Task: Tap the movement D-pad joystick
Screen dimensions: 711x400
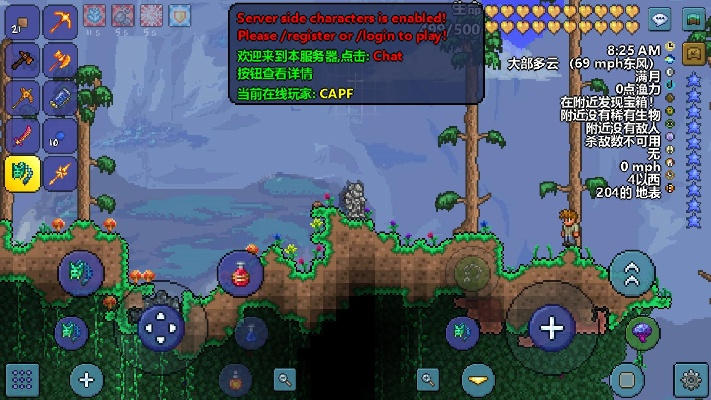Action: (x=160, y=326)
